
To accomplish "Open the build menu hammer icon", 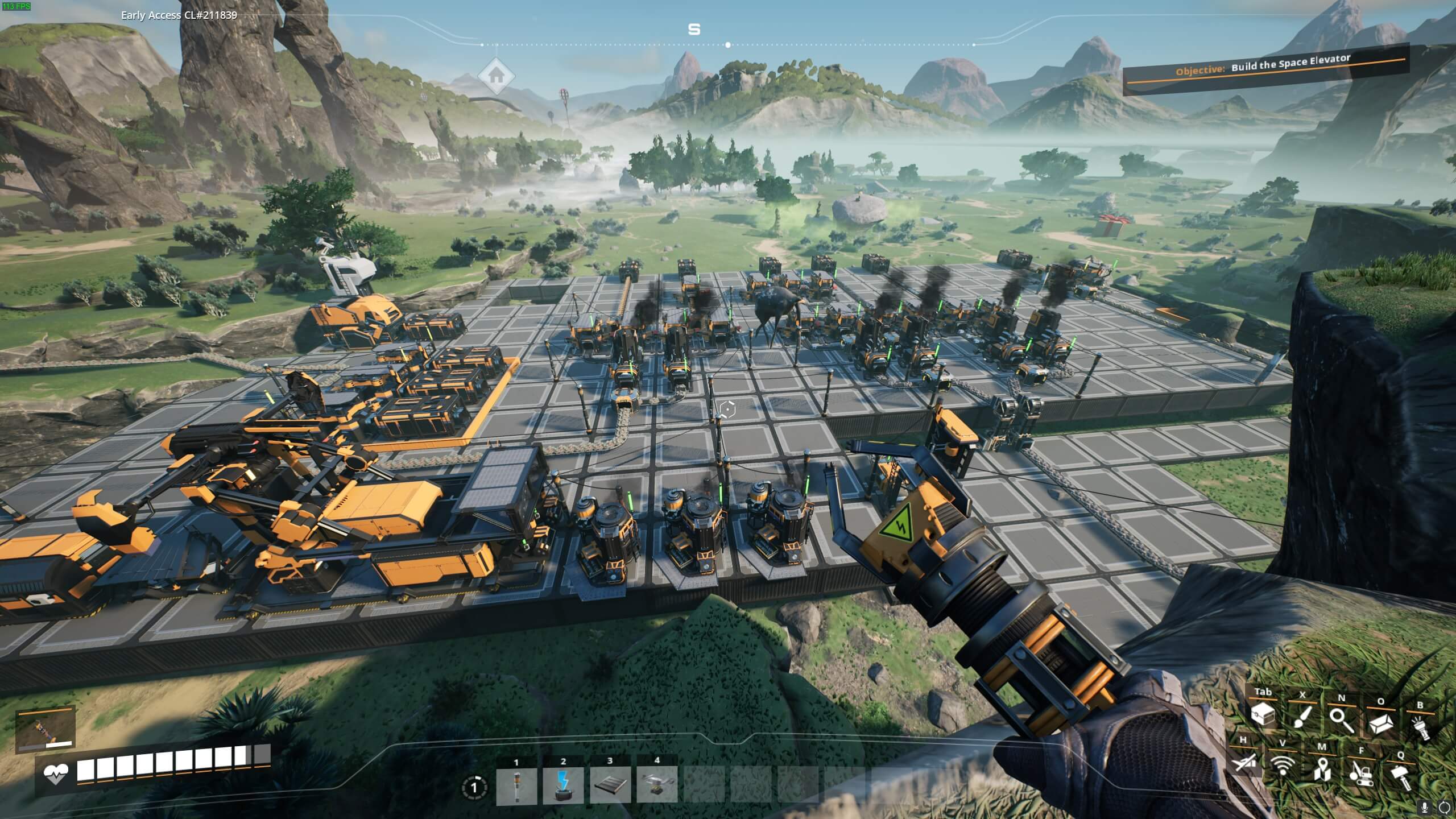I will tap(1400, 777).
